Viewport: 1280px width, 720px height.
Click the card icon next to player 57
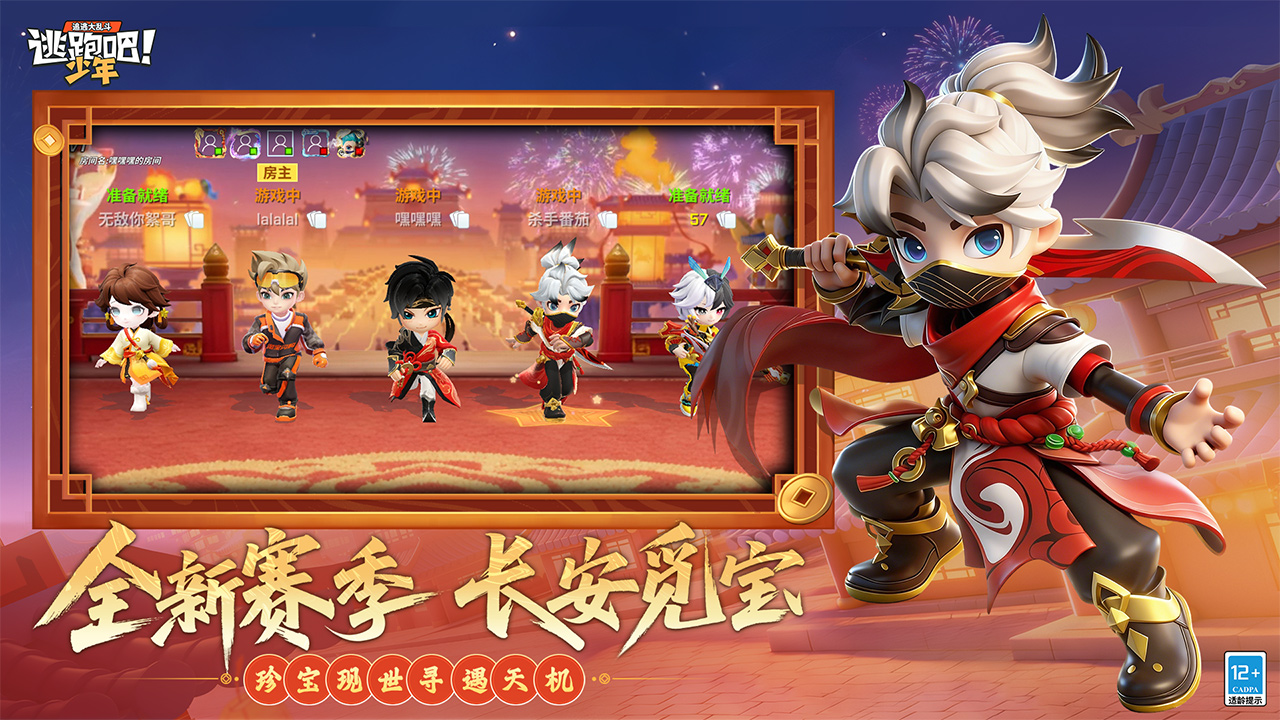[726, 220]
